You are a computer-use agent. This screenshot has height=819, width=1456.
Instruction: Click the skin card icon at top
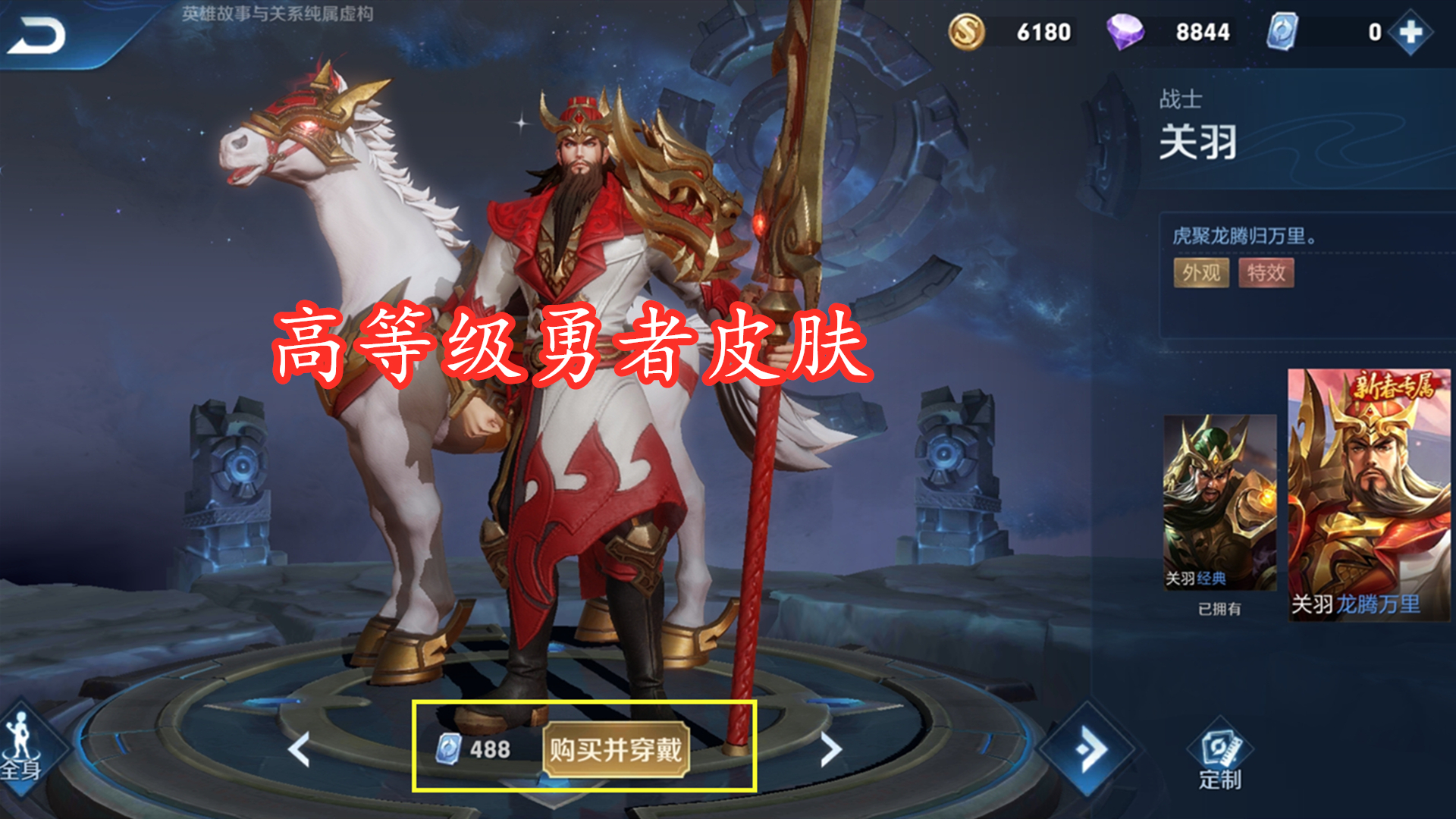1282,33
